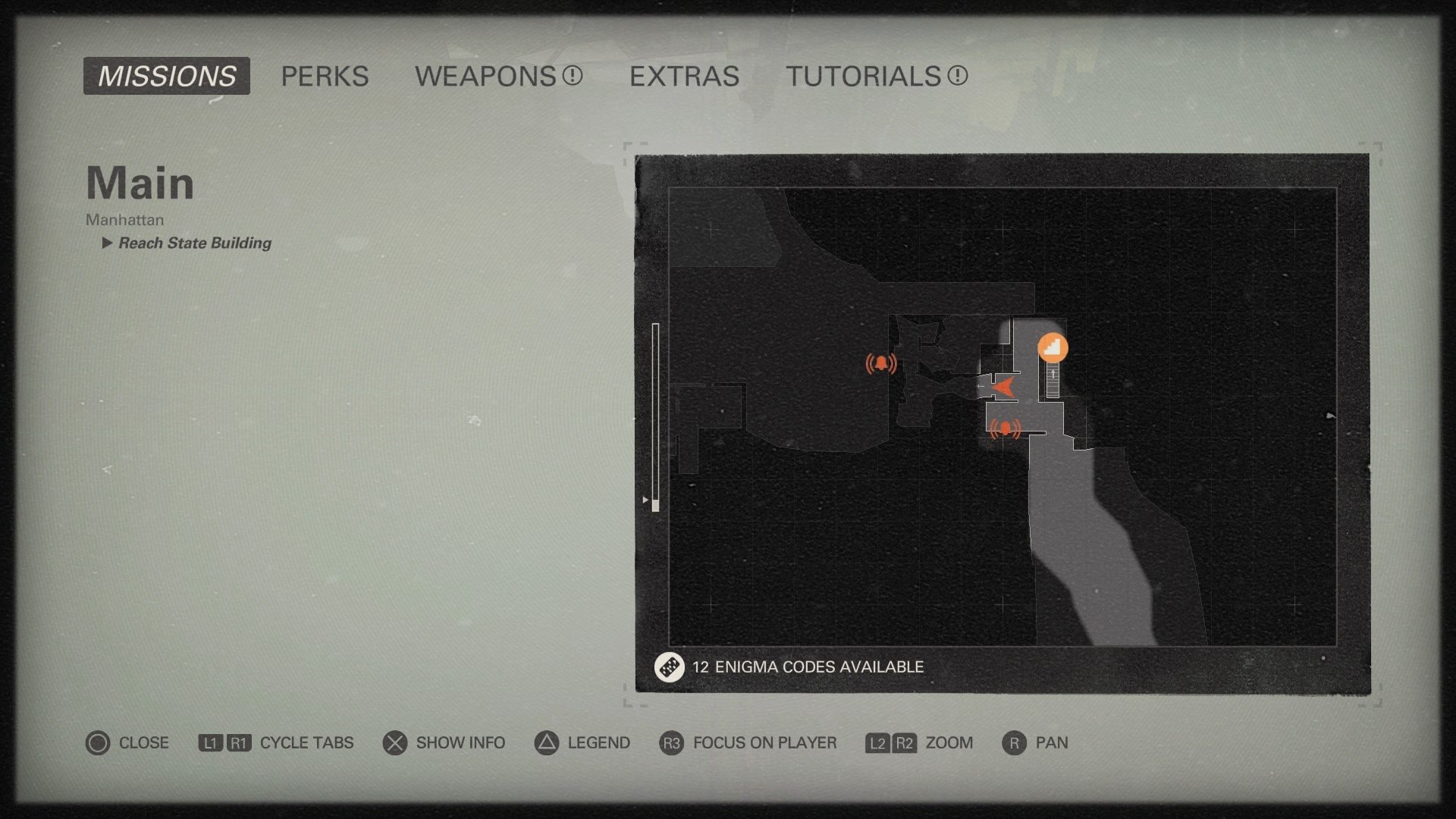Open the Perks tab
Screen dimensions: 1456x819
click(x=325, y=76)
